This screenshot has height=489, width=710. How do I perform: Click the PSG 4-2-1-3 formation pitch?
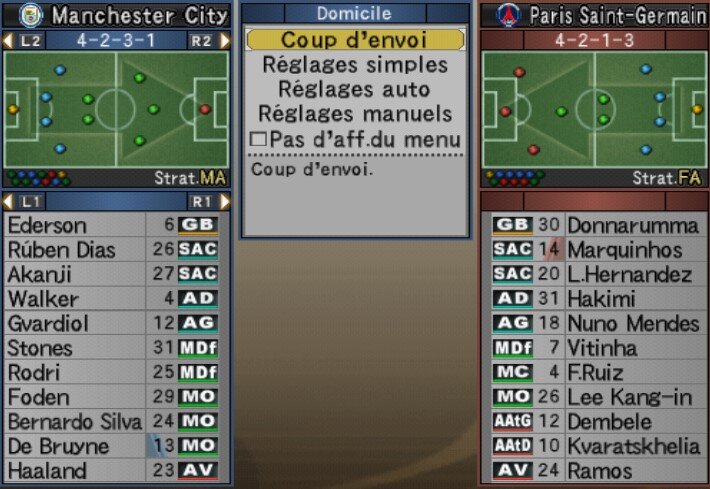point(594,109)
